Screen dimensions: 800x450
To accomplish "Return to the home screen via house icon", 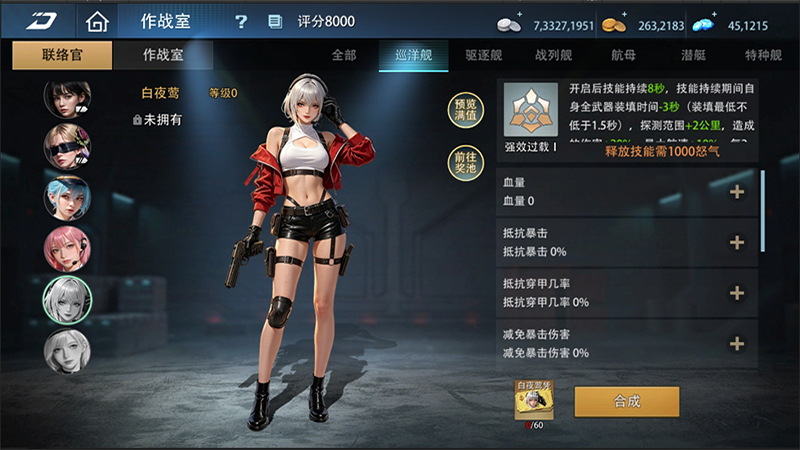I will [x=96, y=21].
